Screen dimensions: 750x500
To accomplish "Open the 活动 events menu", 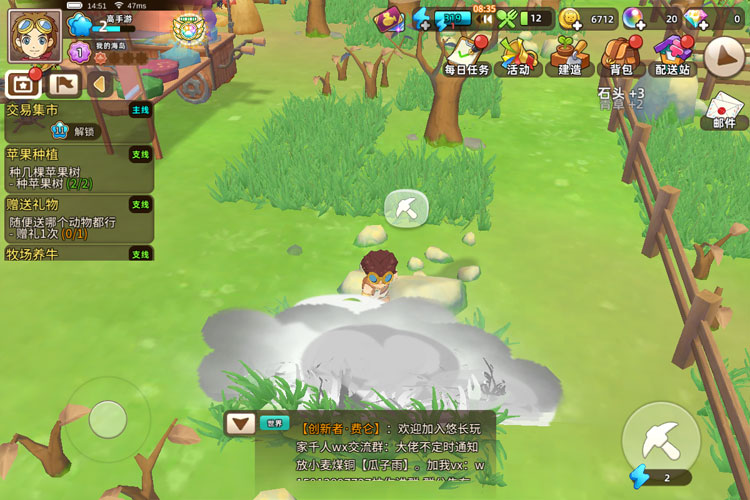I will [518, 56].
